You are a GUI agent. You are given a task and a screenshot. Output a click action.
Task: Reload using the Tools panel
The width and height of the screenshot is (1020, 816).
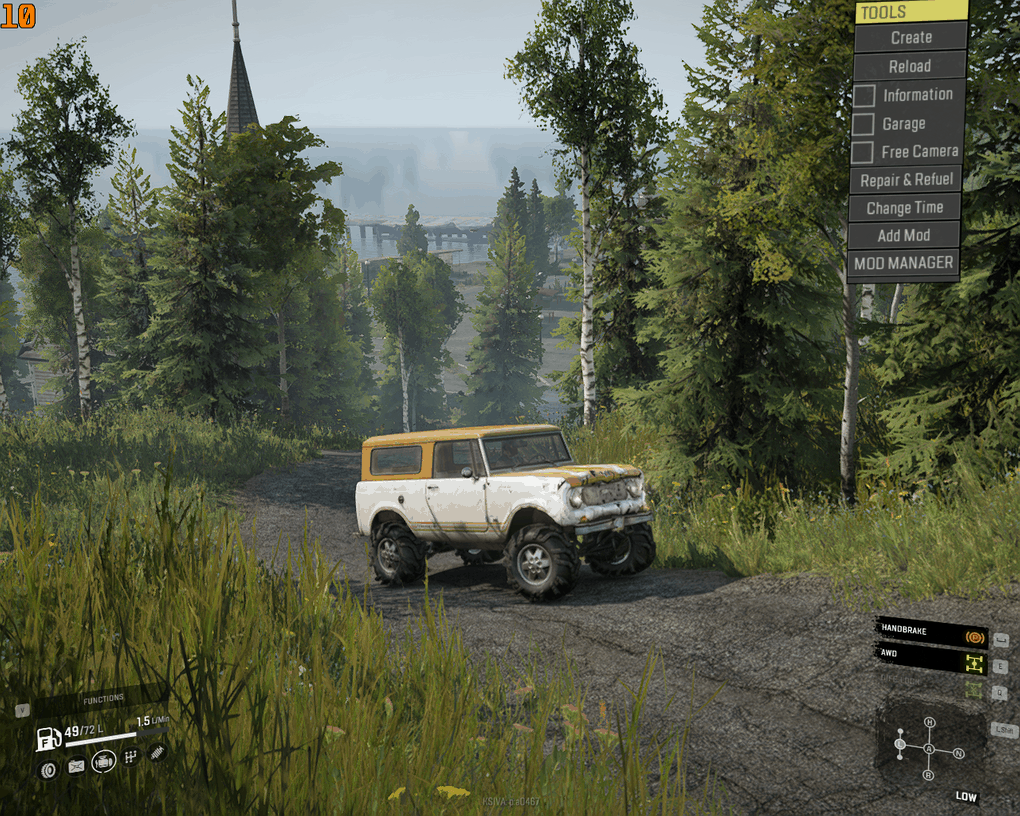click(x=909, y=66)
